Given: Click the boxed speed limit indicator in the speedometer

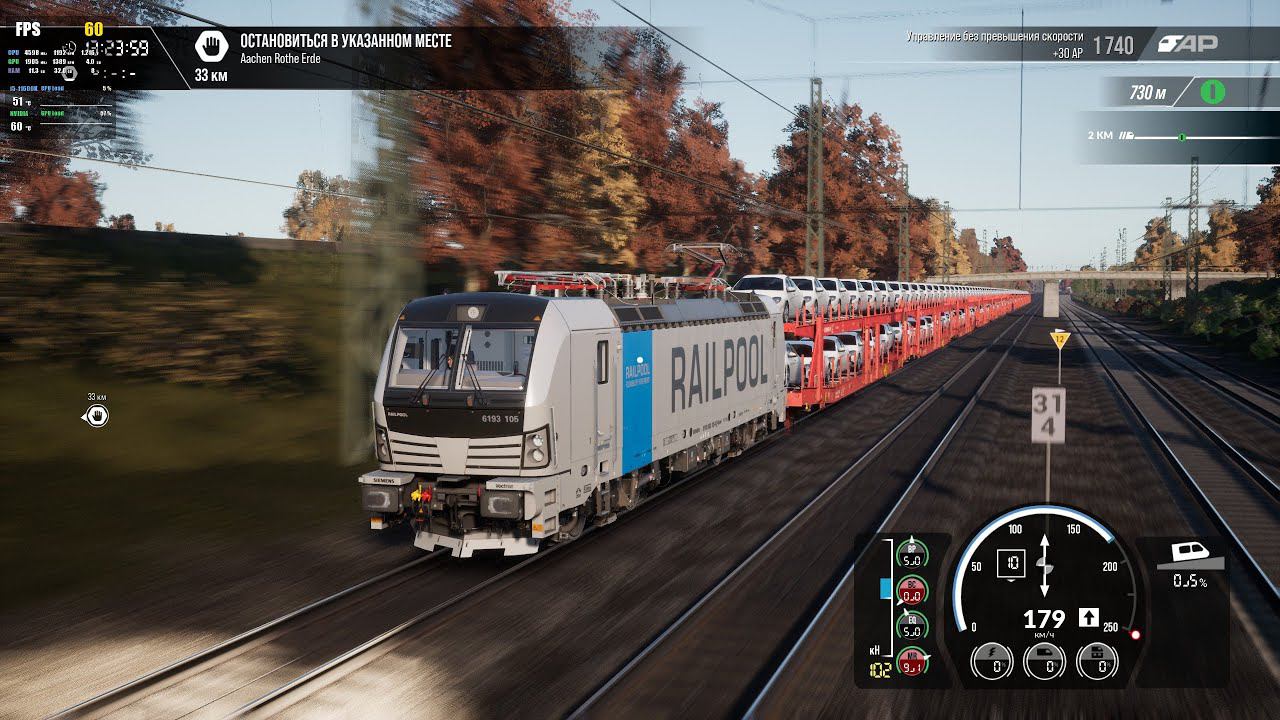Looking at the screenshot, I should (x=1011, y=565).
